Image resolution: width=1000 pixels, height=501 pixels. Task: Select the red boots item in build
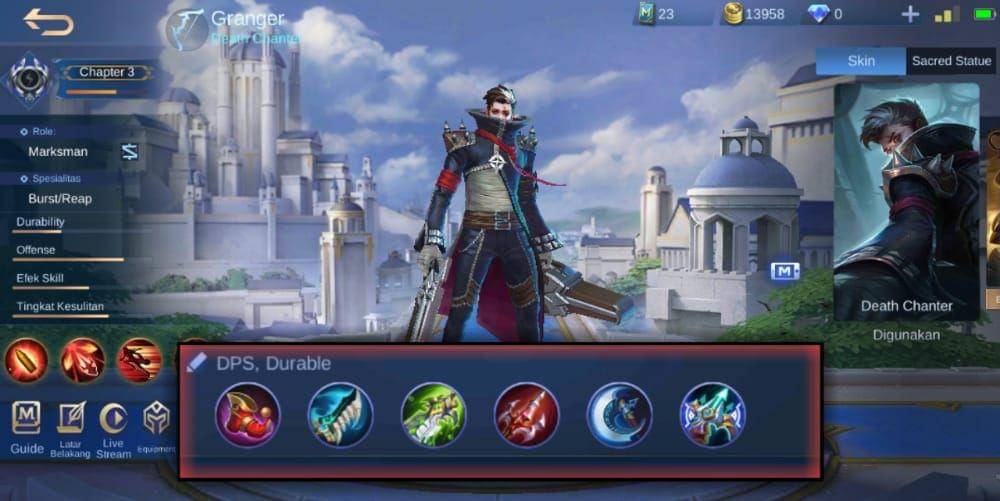point(247,415)
